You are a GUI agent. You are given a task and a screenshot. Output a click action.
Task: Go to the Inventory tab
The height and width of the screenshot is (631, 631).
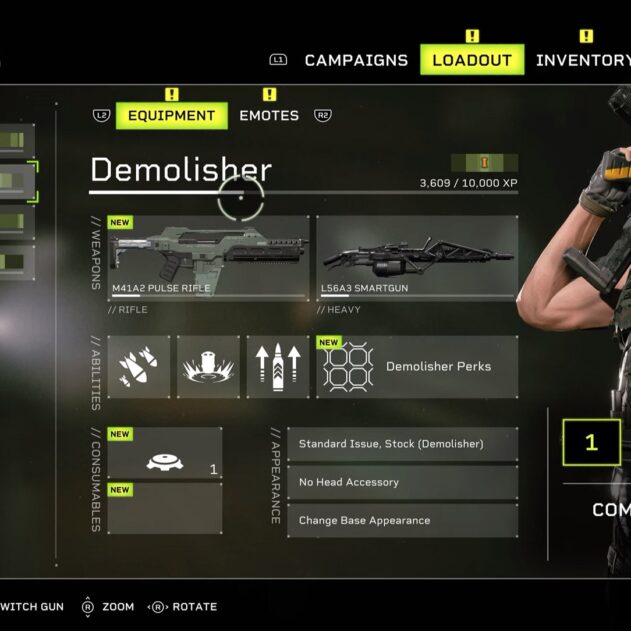pyautogui.click(x=582, y=60)
